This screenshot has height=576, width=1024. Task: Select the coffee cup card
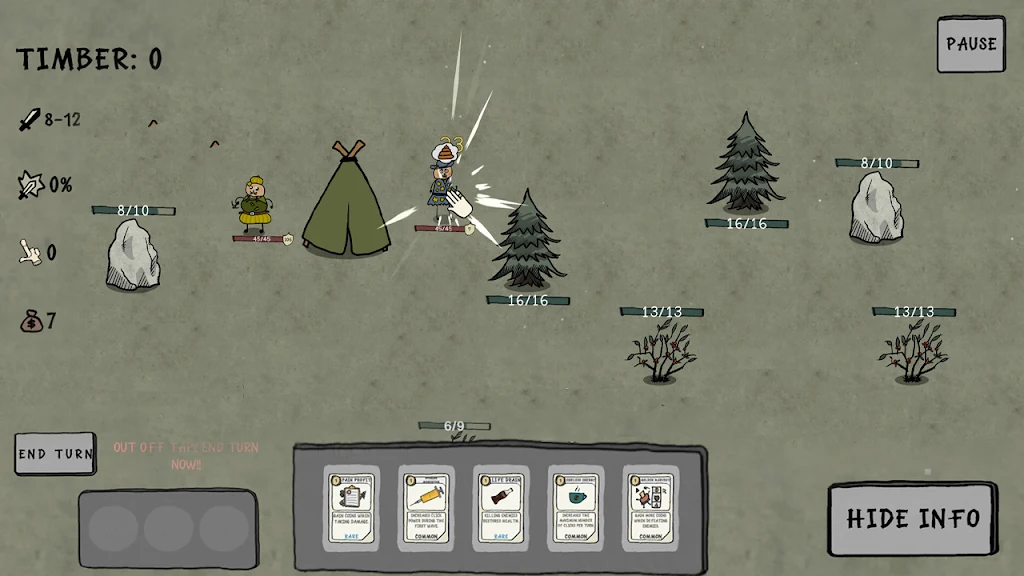[575, 507]
